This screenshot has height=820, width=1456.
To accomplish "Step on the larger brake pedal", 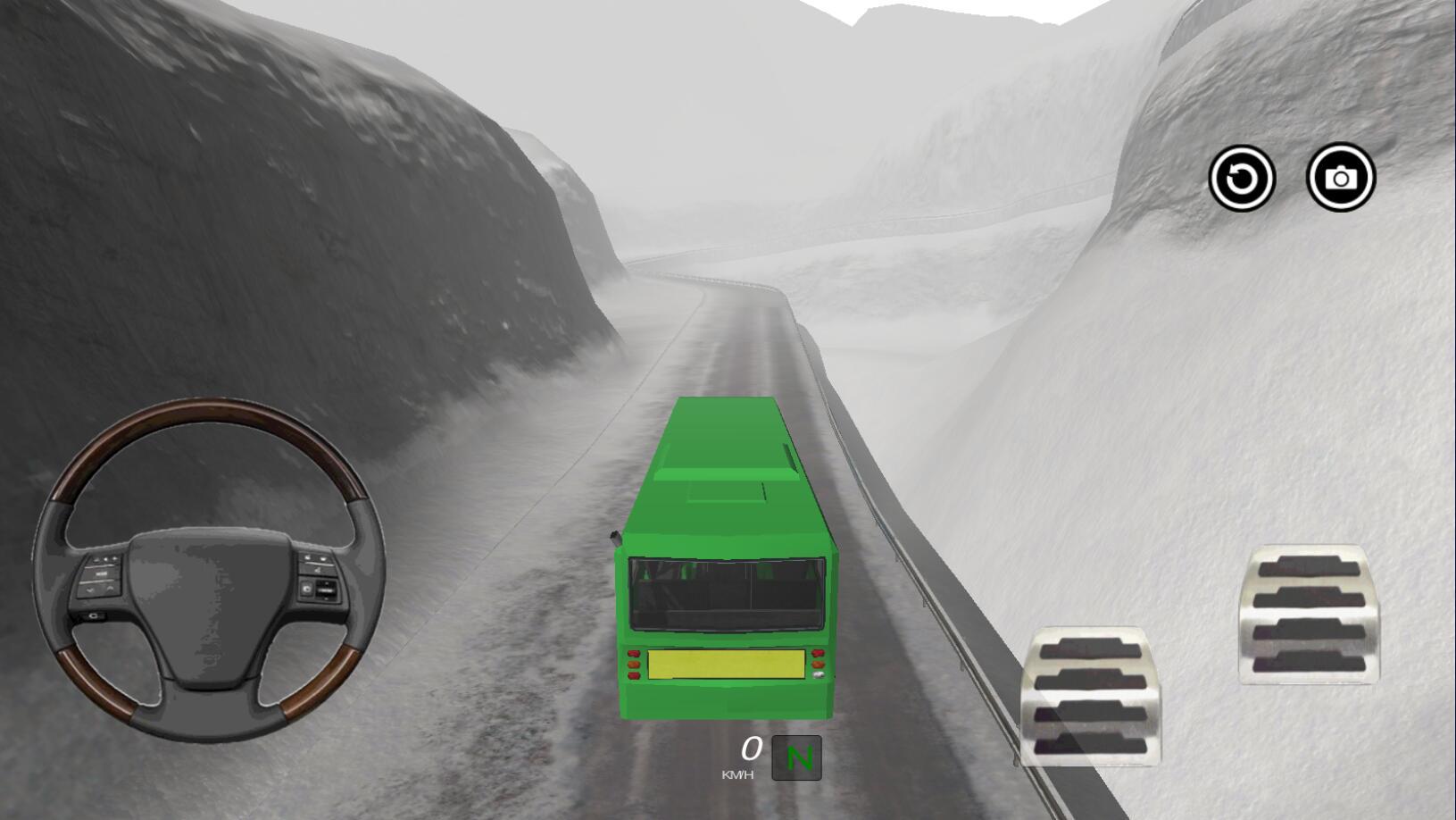I will 1092,696.
